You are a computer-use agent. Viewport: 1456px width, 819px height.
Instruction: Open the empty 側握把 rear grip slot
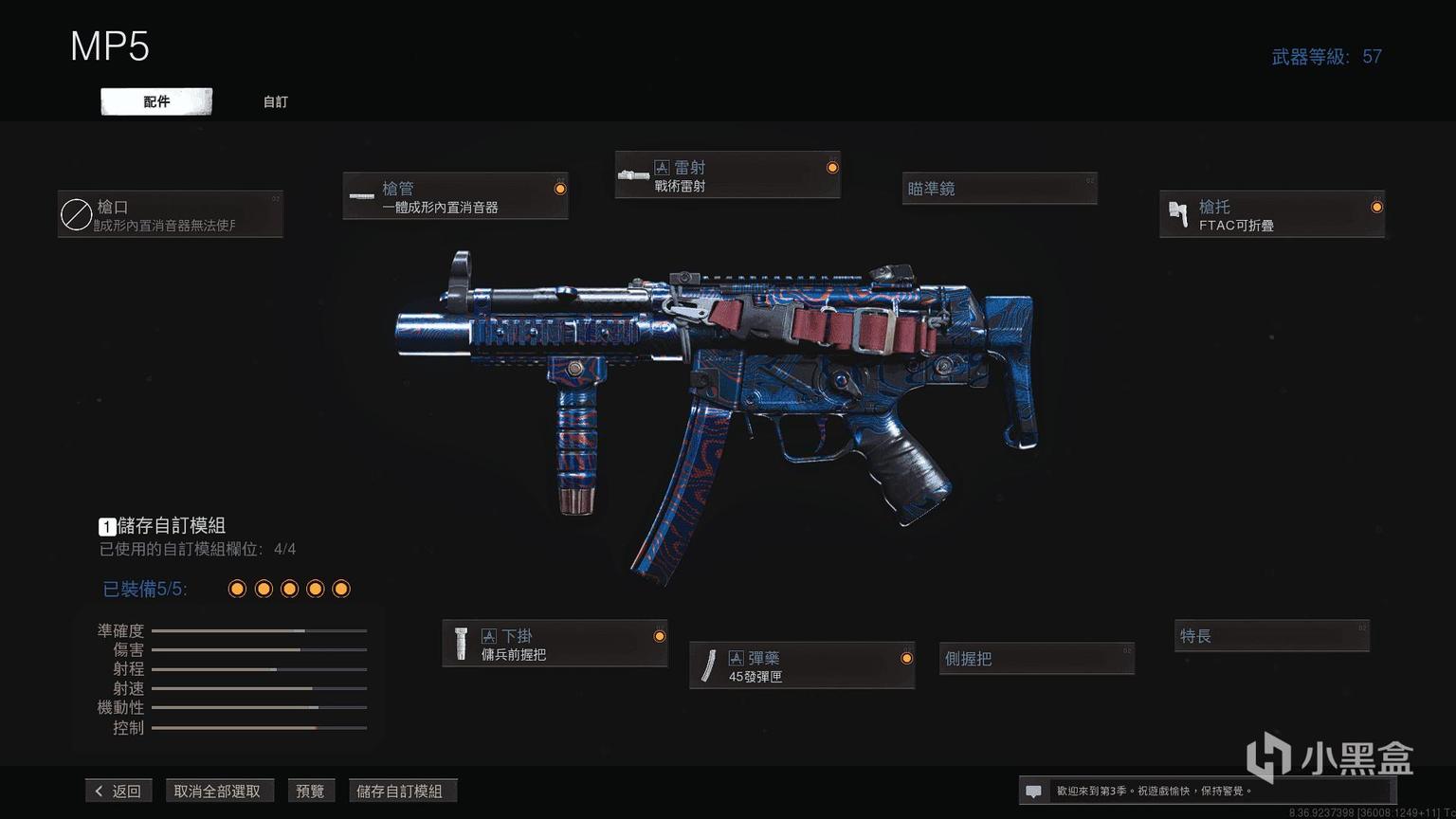click(1037, 658)
